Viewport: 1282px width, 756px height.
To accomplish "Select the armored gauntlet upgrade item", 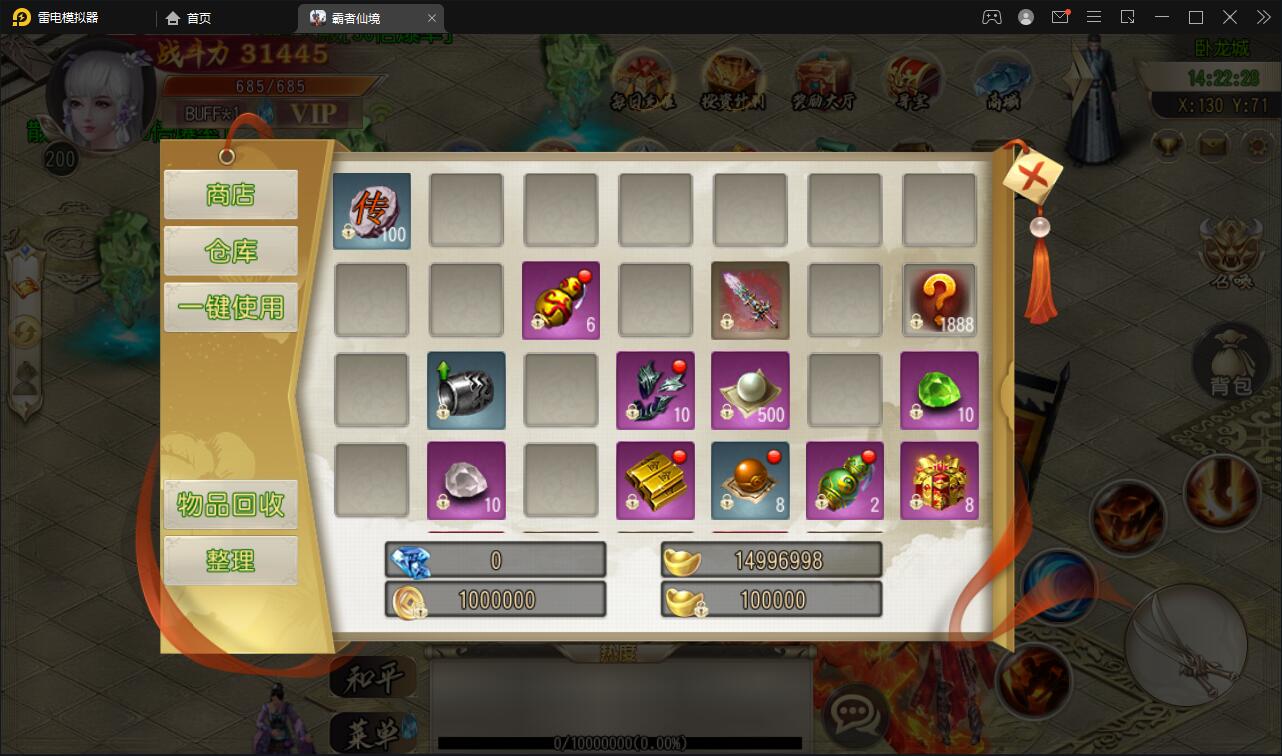I will [466, 390].
